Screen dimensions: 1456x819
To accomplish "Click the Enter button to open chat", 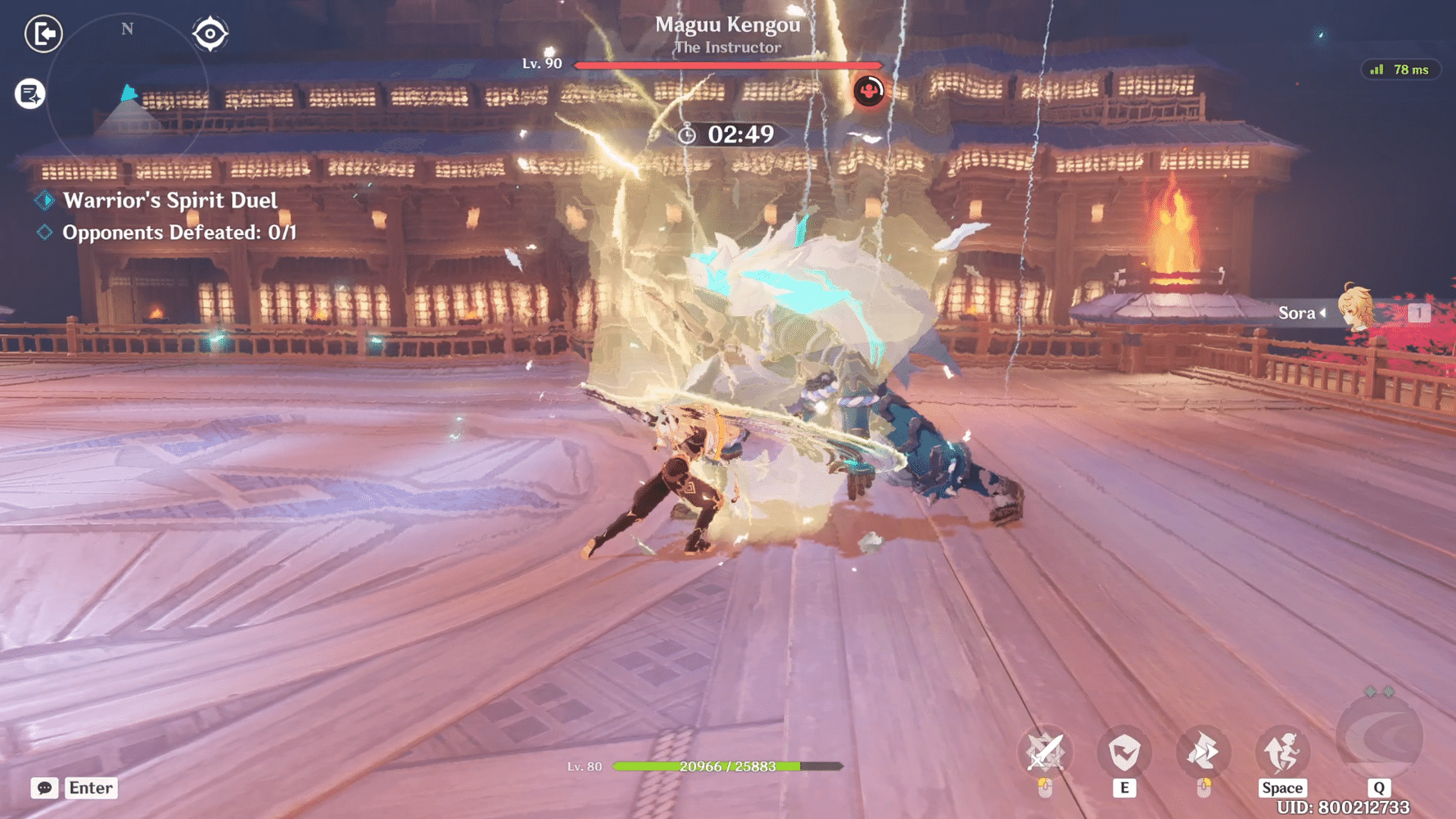I will pyautogui.click(x=90, y=788).
